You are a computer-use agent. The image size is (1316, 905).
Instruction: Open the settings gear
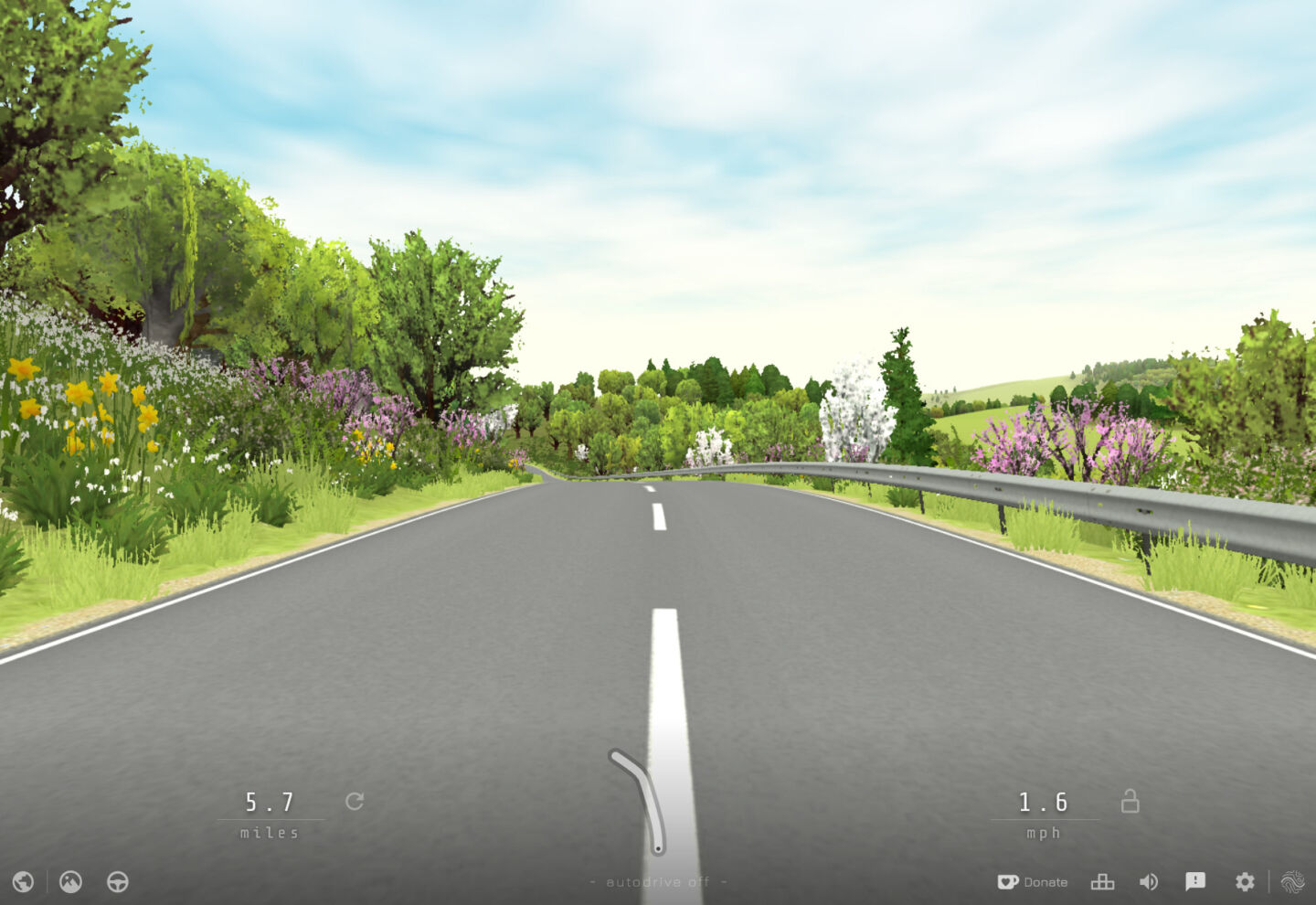pyautogui.click(x=1245, y=881)
